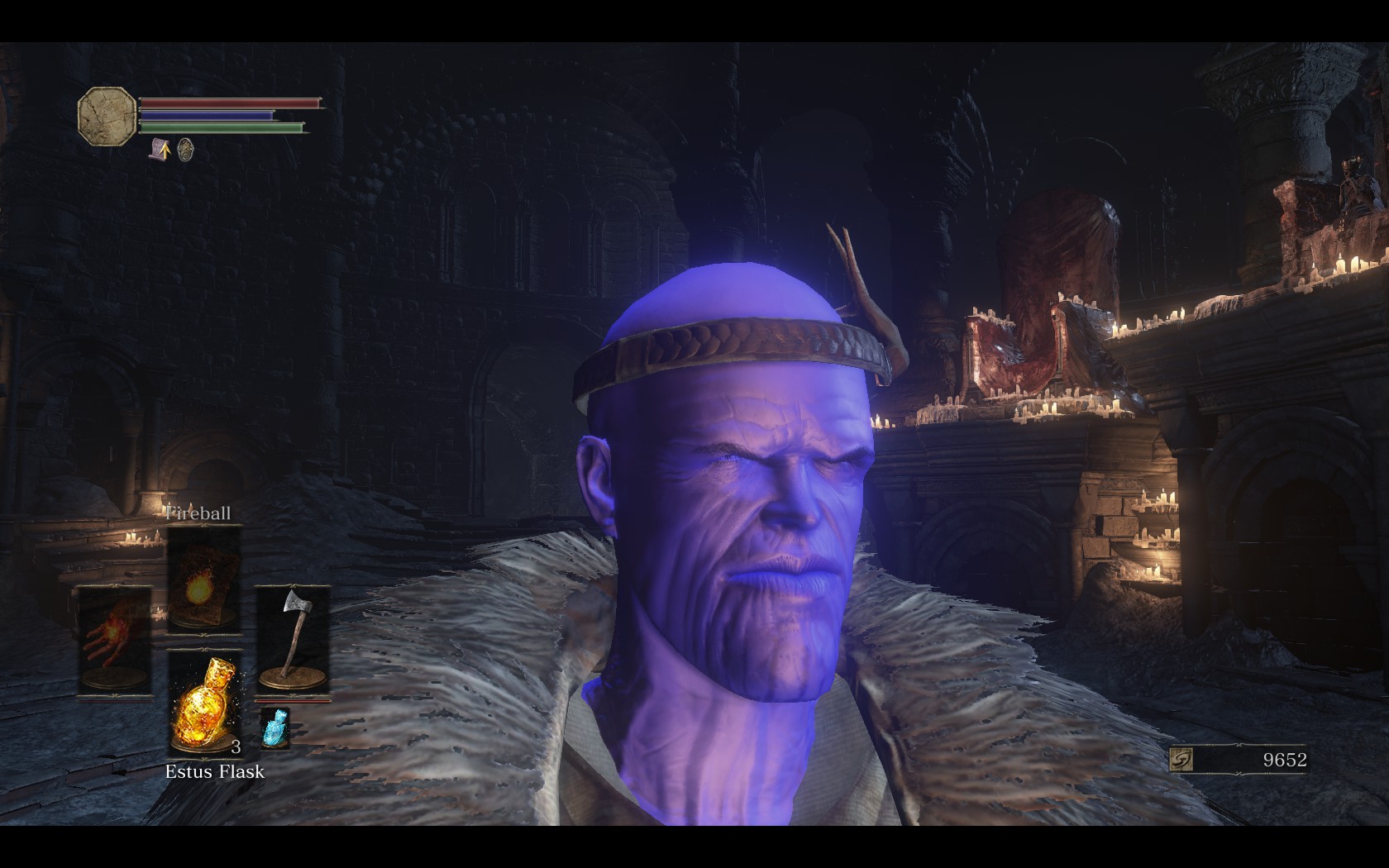Click the oval shield status icon

tap(186, 150)
